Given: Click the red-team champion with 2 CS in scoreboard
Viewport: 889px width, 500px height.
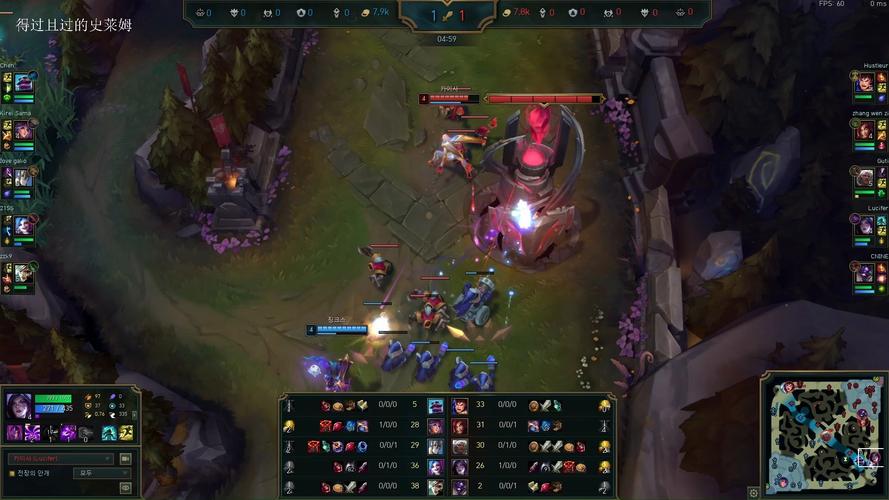Looking at the screenshot, I should pos(460,486).
